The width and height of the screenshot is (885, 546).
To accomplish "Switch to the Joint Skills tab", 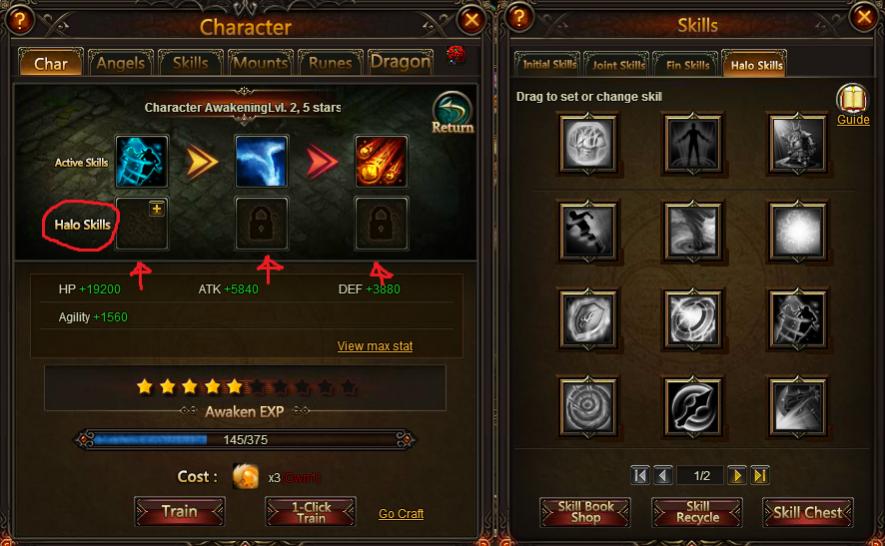I will click(618, 66).
